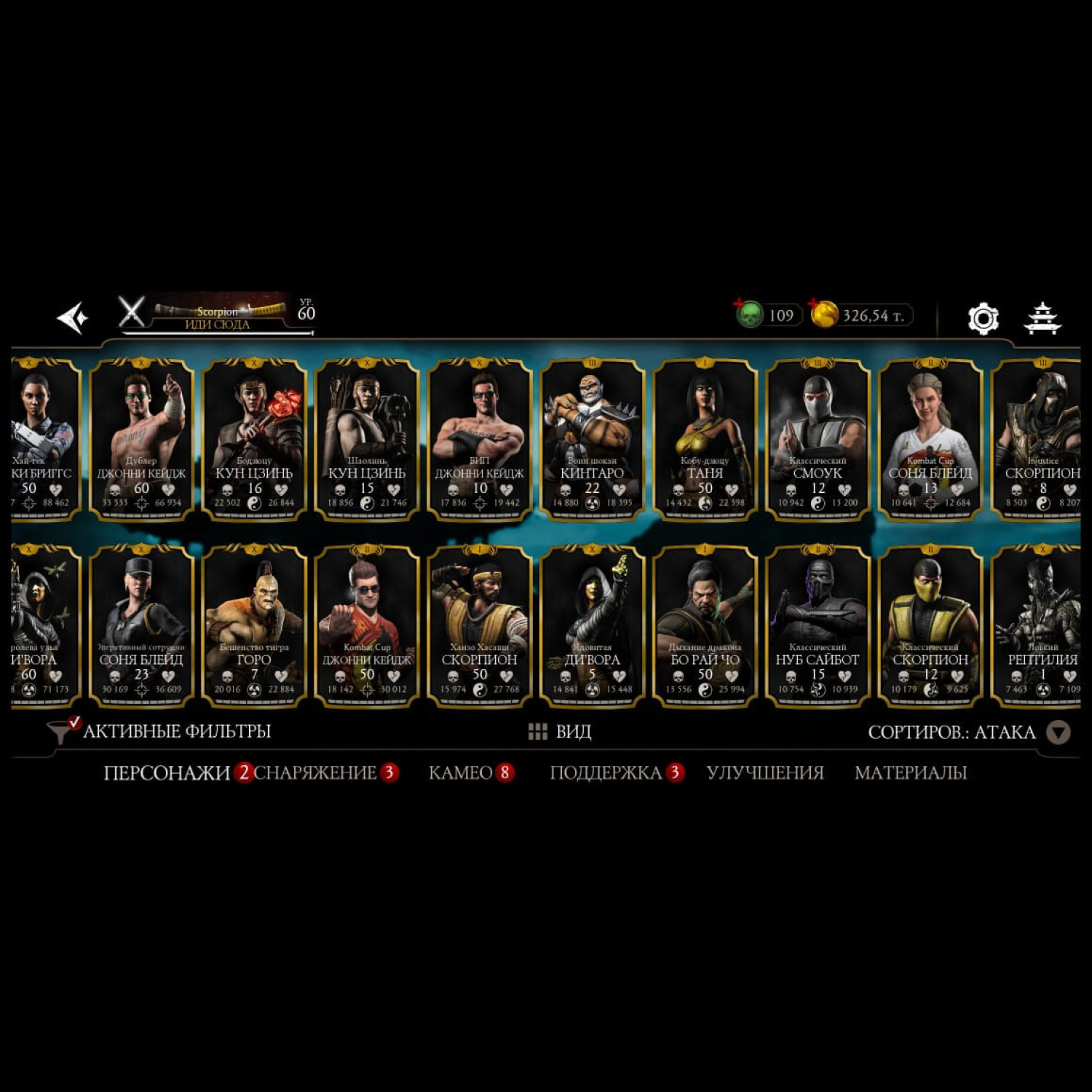Image resolution: width=1092 pixels, height=1092 pixels.
Task: Change the grid view mode
Action: click(x=559, y=732)
